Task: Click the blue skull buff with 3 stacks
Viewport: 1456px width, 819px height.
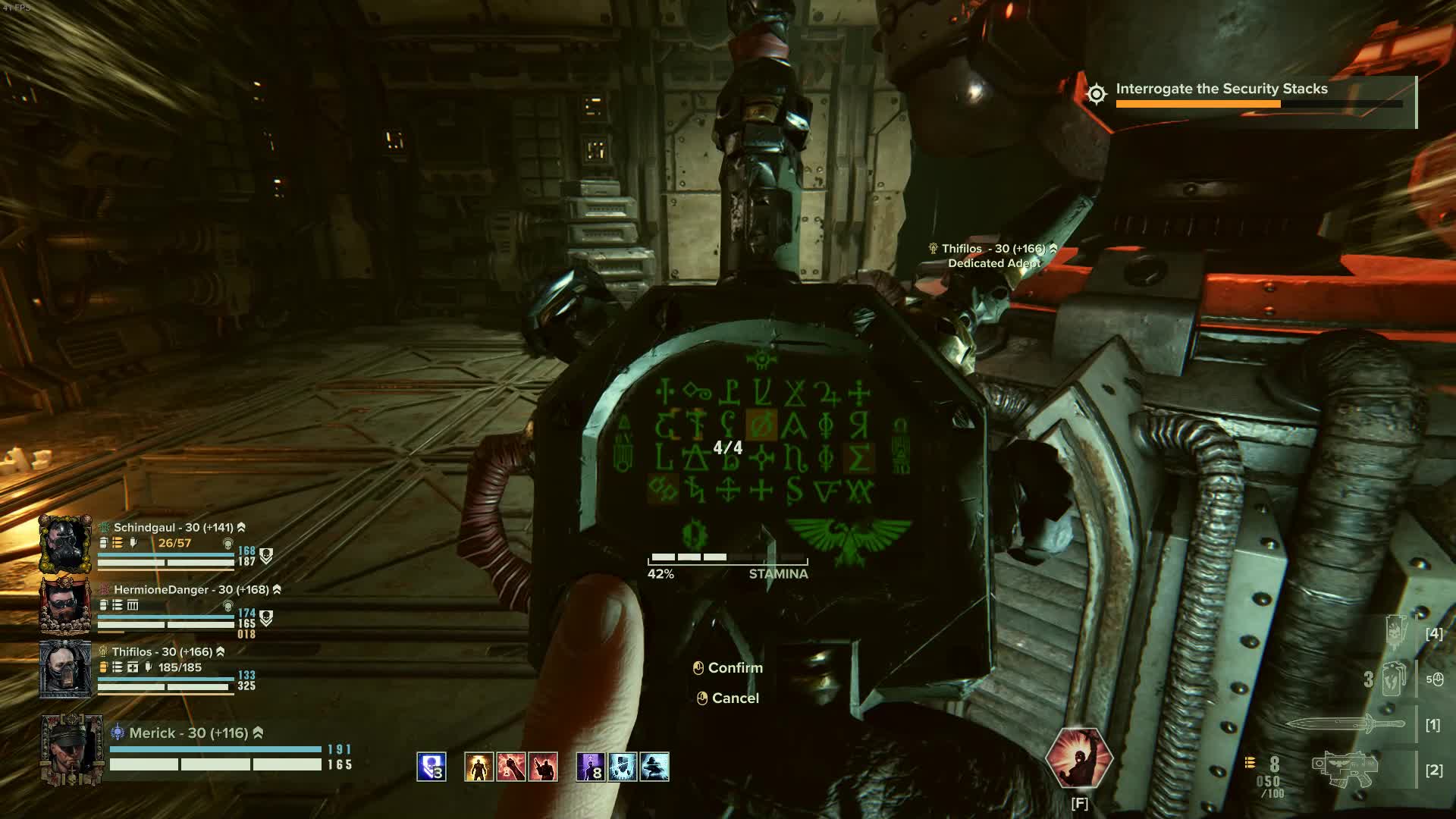Action: pos(431,767)
